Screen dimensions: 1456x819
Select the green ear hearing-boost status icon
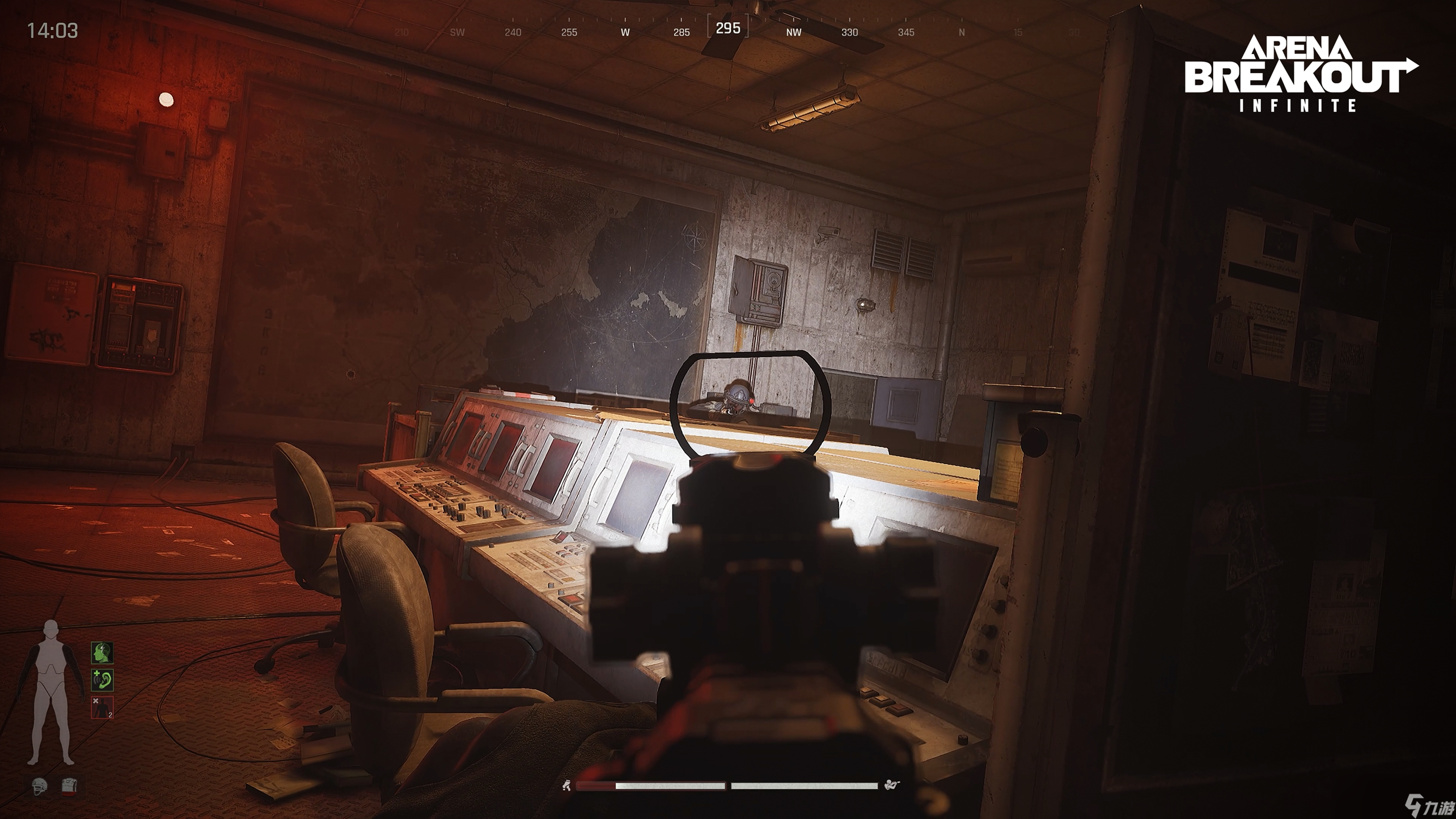pos(102,680)
